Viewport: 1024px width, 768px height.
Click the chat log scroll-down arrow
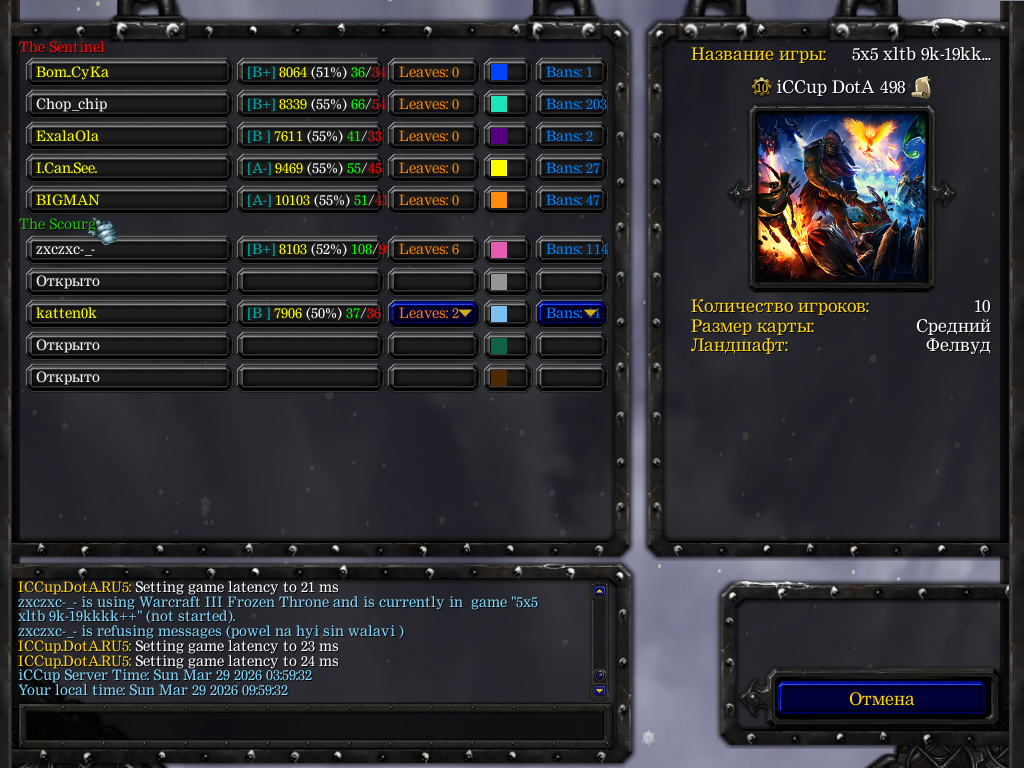pyautogui.click(x=599, y=690)
